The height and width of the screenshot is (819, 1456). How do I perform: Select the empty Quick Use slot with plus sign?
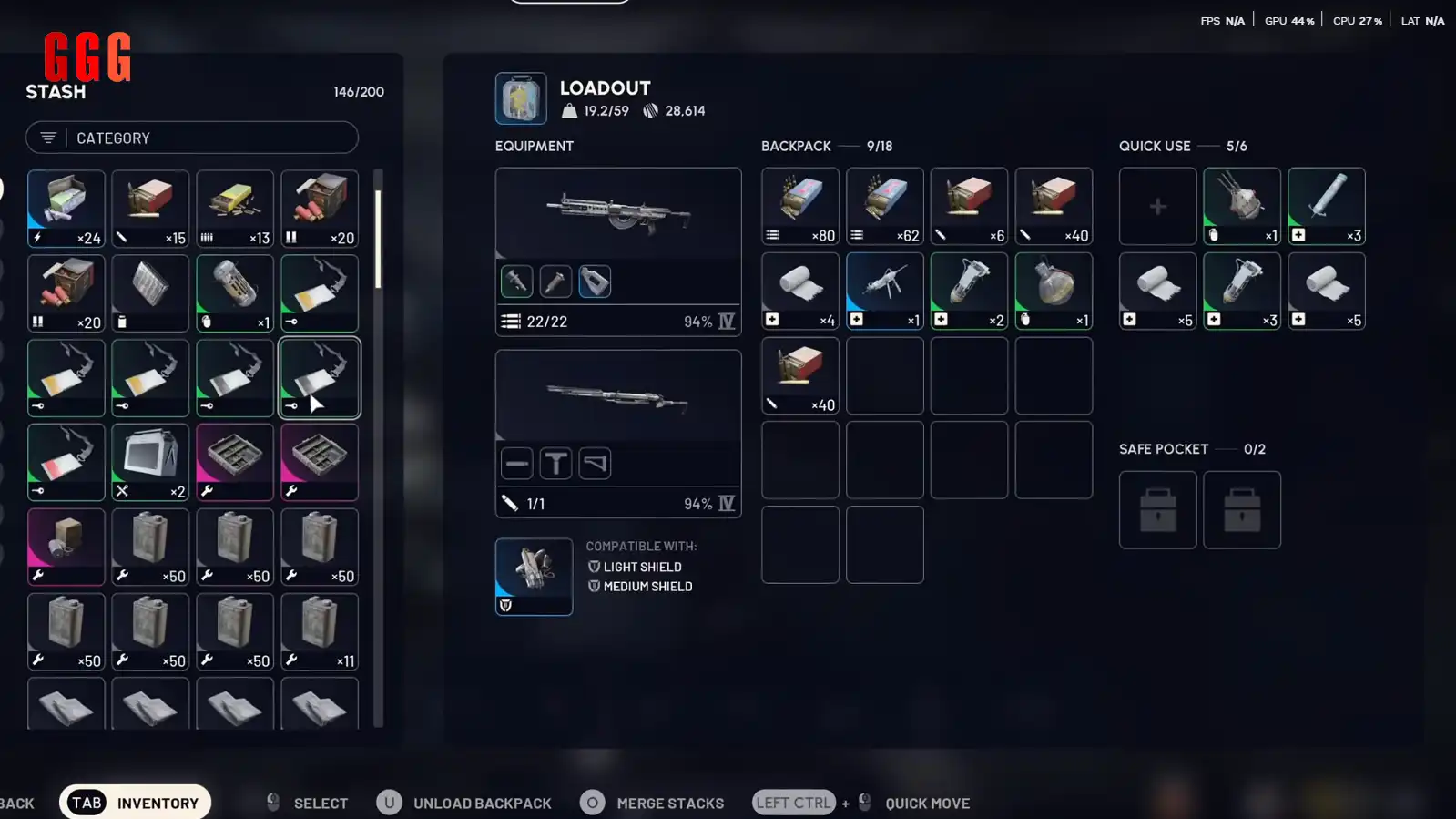[1157, 206]
